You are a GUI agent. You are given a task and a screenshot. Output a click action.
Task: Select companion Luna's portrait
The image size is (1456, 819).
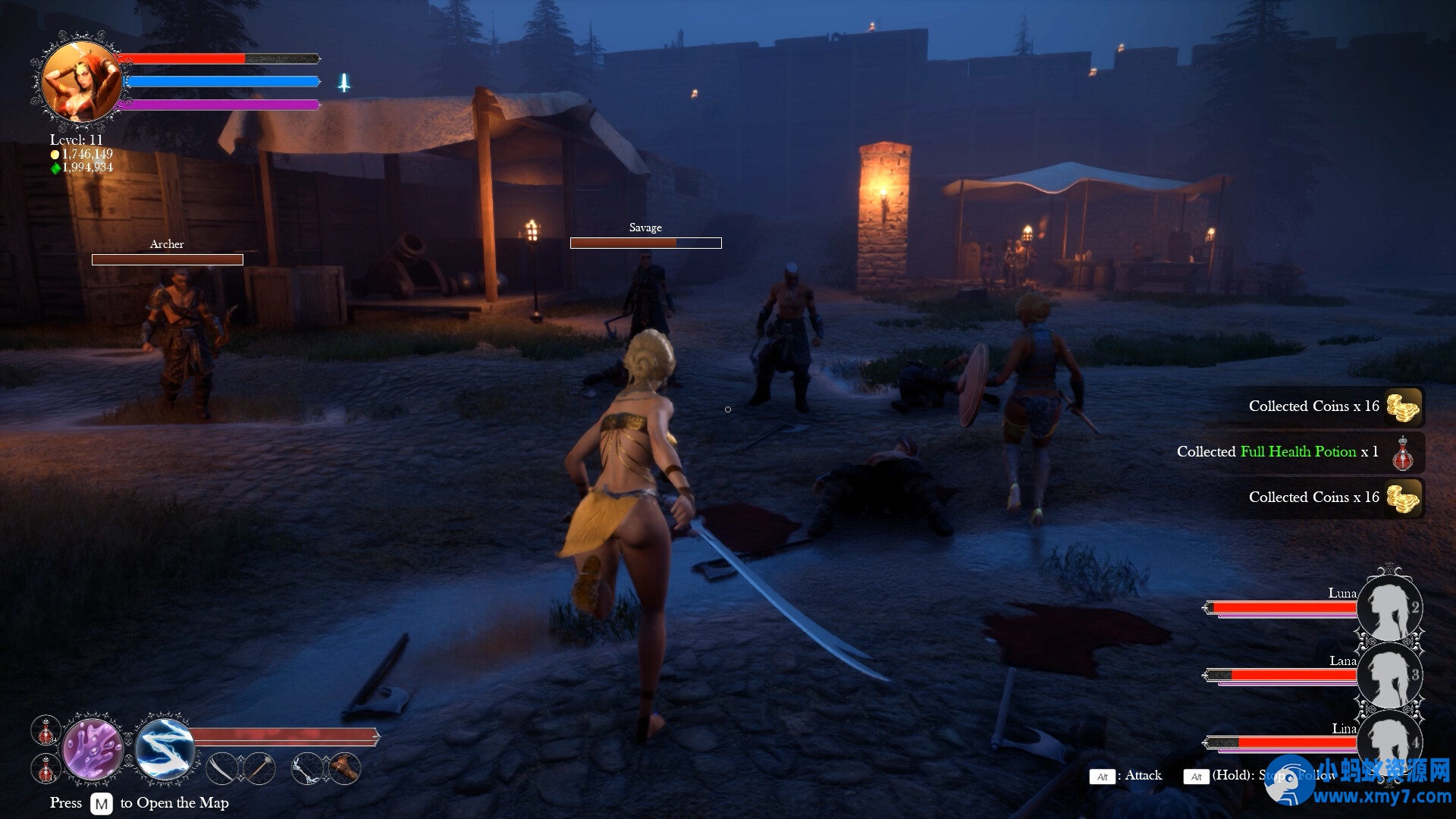[x=1389, y=608]
